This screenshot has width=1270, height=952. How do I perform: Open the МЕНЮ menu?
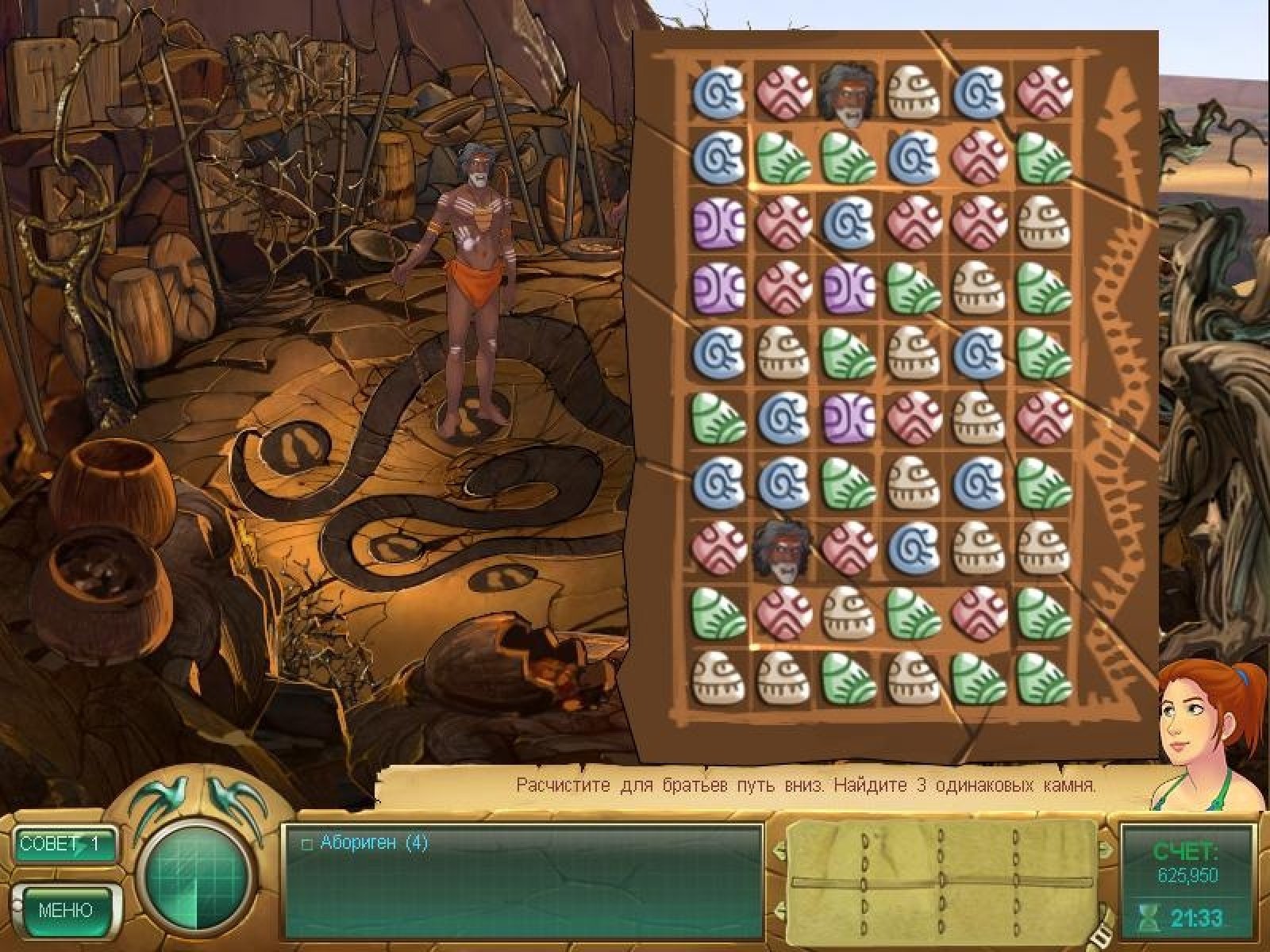[x=66, y=909]
